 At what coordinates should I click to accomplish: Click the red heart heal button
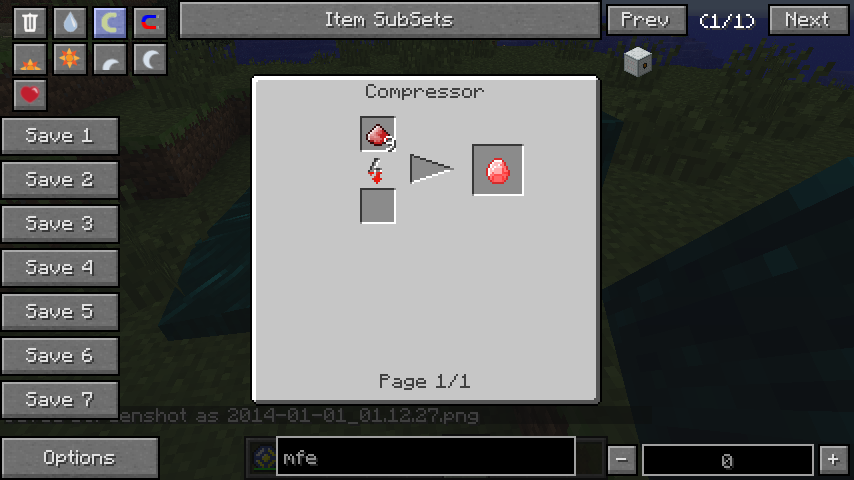click(x=30, y=95)
